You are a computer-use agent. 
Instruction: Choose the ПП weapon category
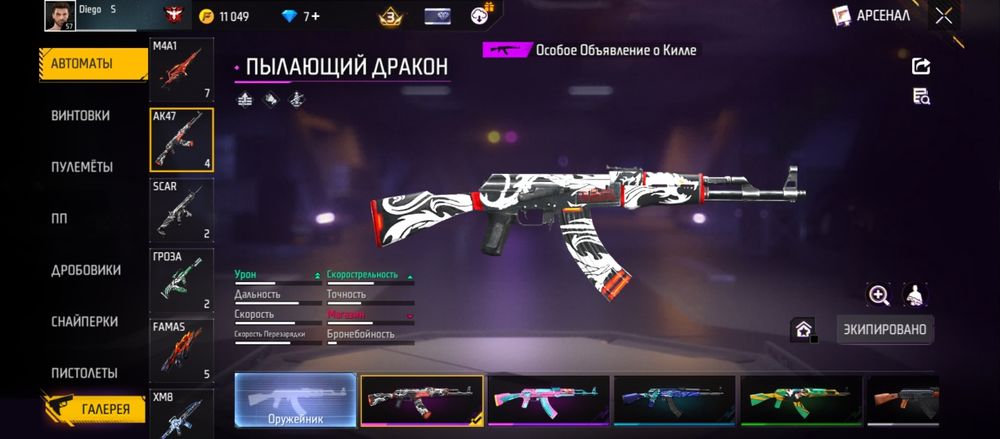pos(59,219)
